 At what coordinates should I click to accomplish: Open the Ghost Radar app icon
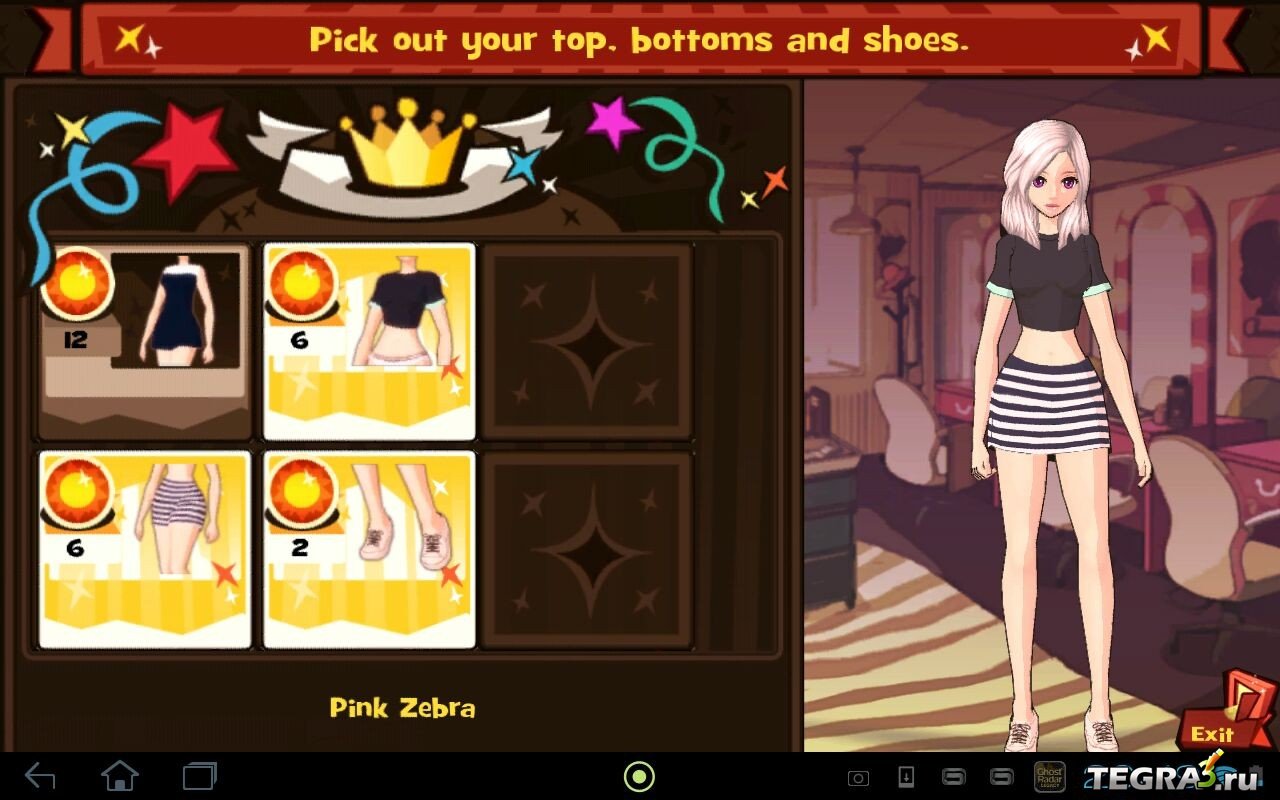[1048, 777]
